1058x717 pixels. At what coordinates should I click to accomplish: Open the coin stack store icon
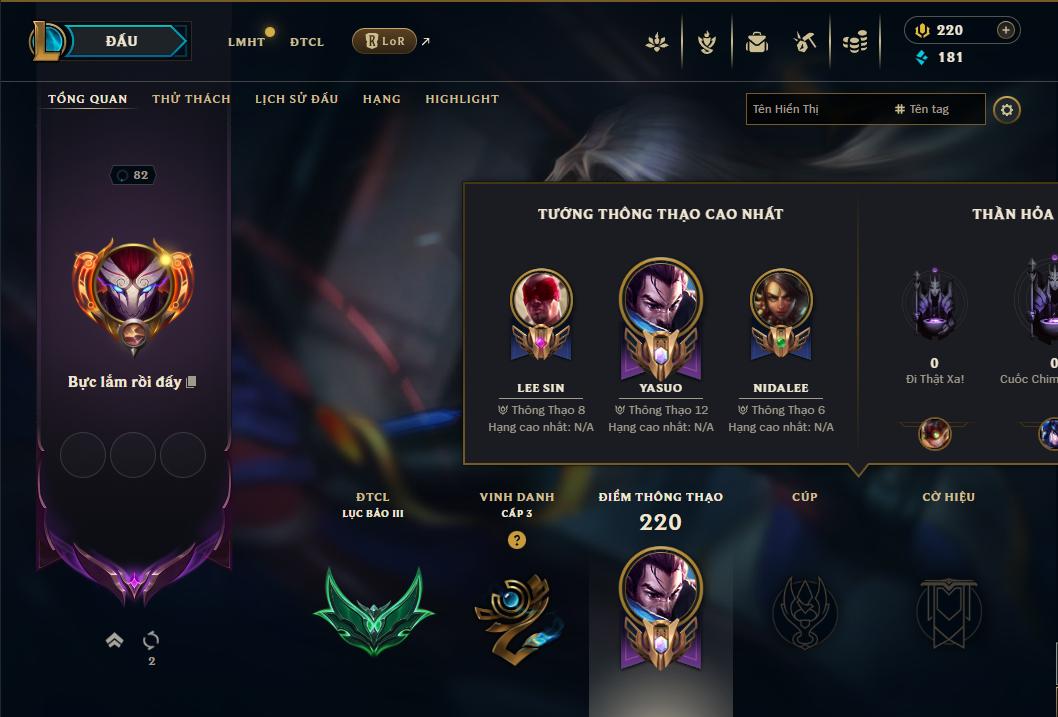(854, 42)
